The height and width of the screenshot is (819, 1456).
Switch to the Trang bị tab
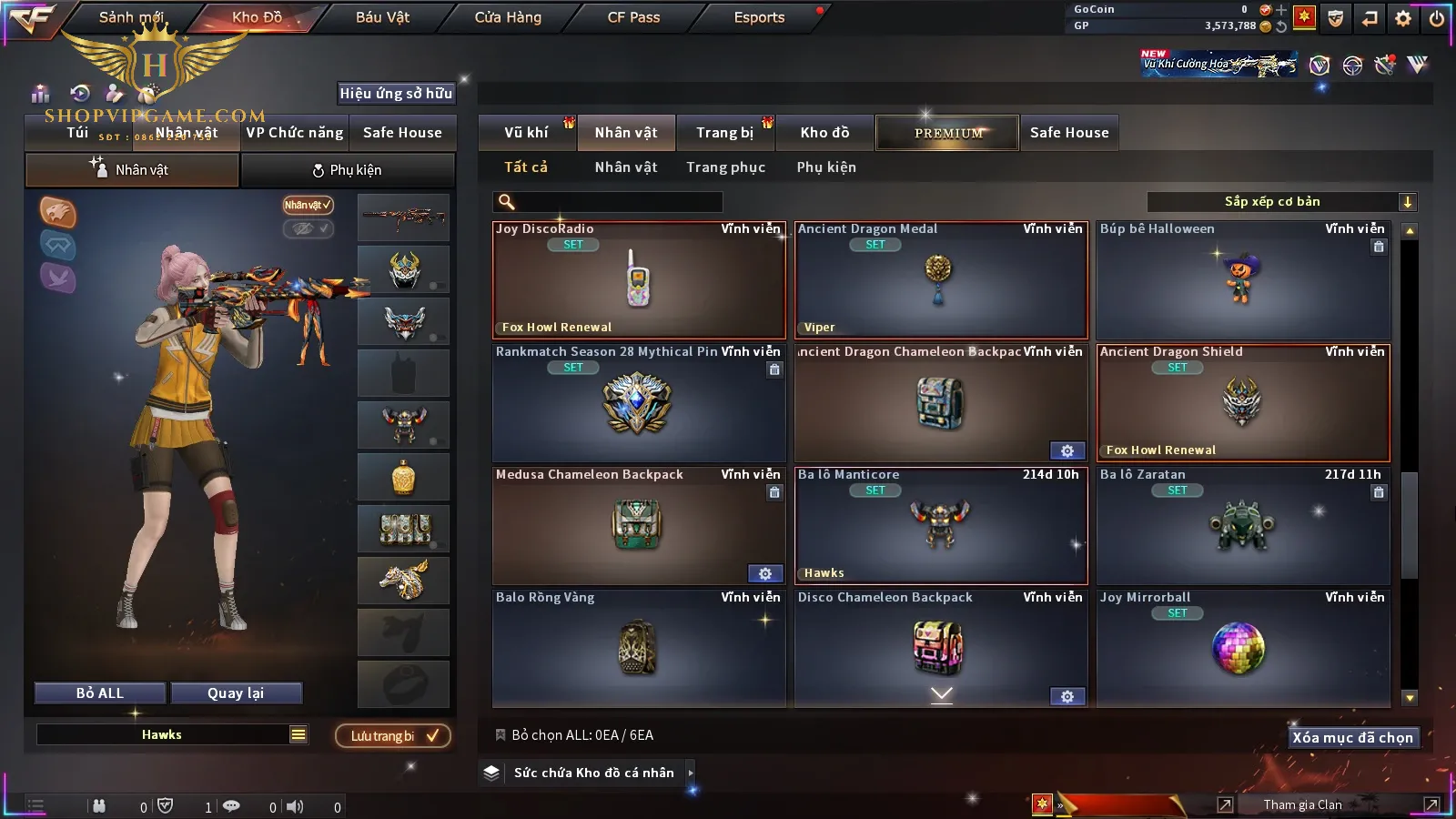(x=724, y=133)
